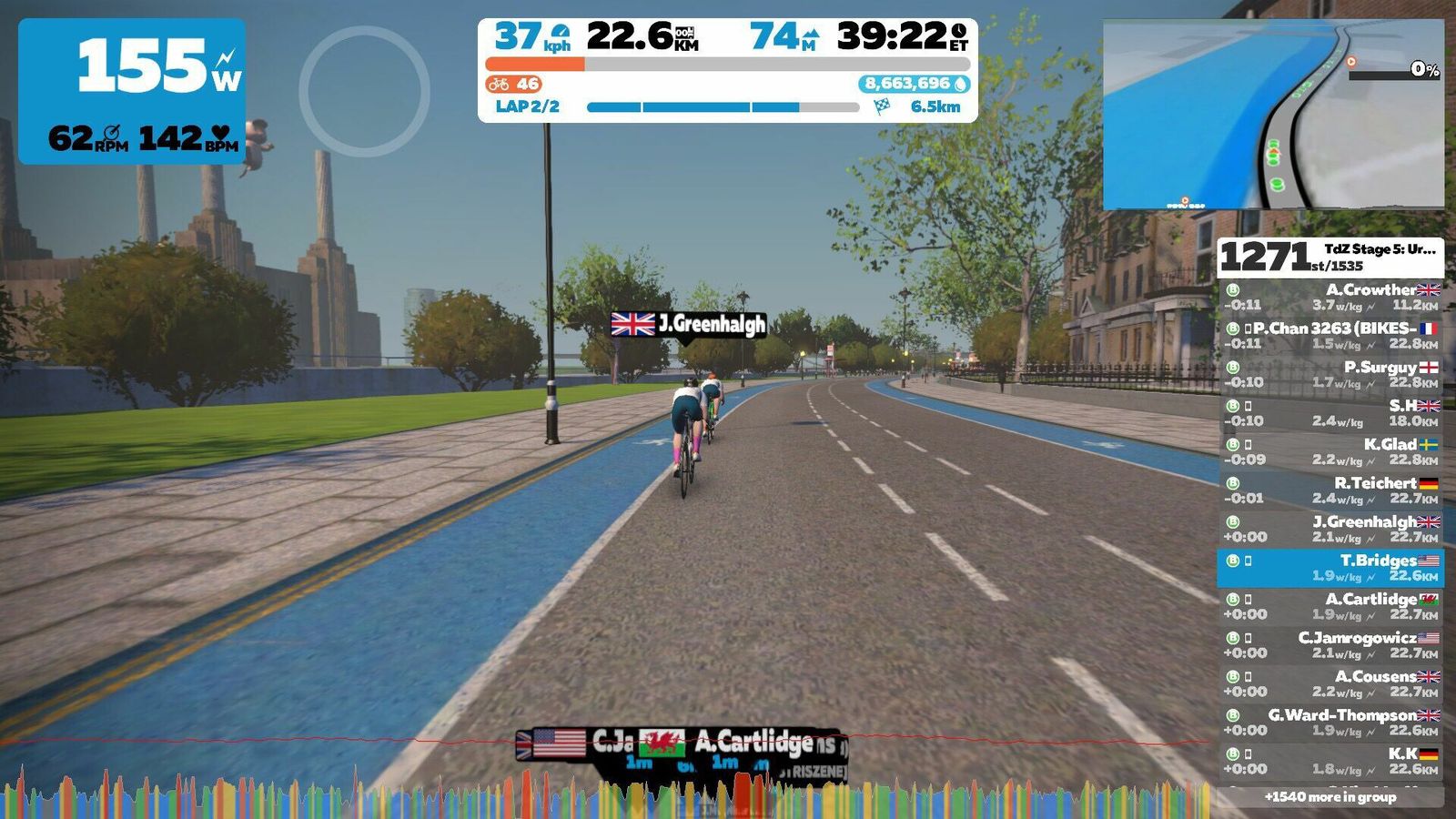Open the TdZ Stage 5 position header
This screenshot has height=819, width=1456.
click(x=1330, y=258)
